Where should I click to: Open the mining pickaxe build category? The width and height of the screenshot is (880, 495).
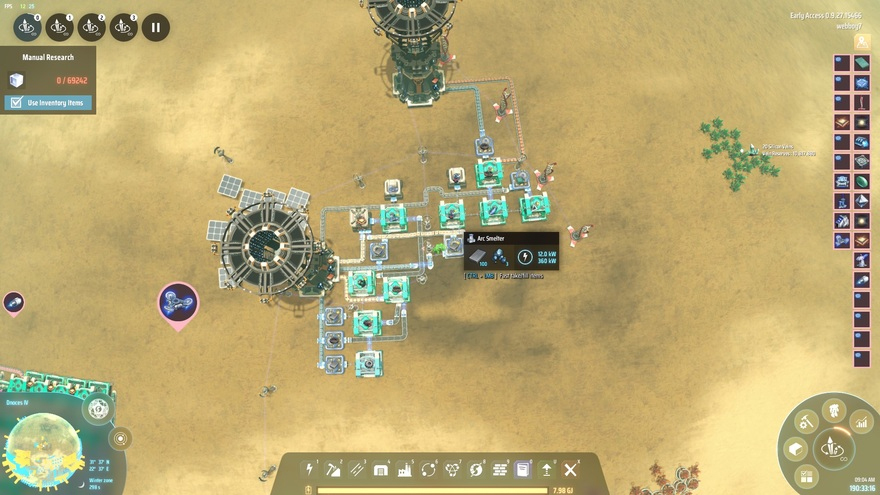point(334,469)
